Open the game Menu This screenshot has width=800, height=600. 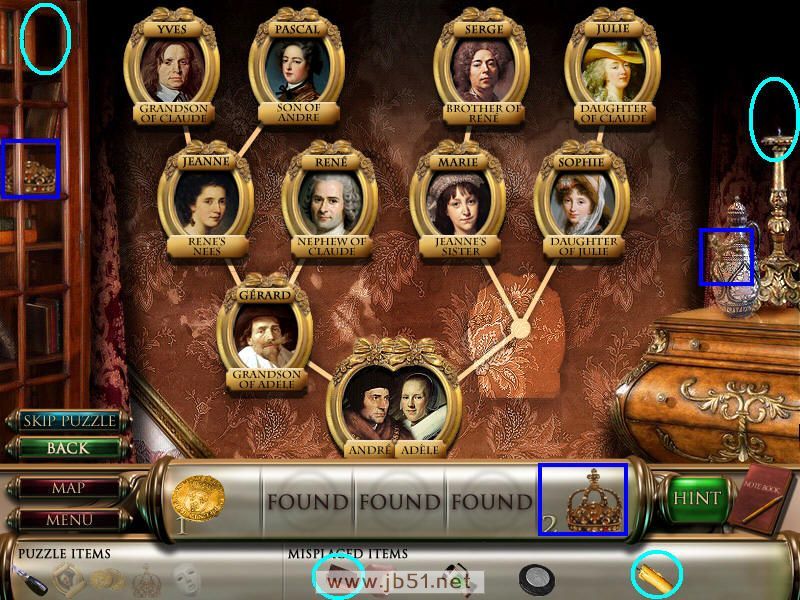tap(68, 519)
